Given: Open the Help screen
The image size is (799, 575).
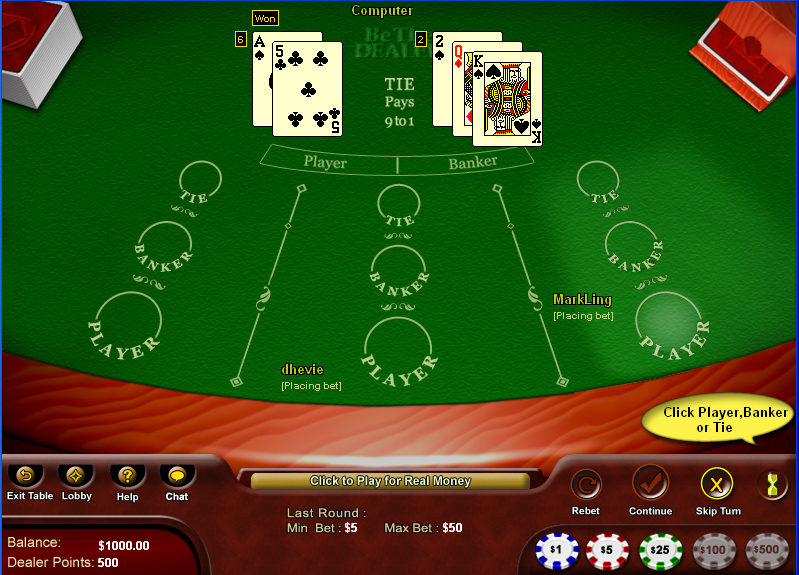Looking at the screenshot, I should click(127, 475).
